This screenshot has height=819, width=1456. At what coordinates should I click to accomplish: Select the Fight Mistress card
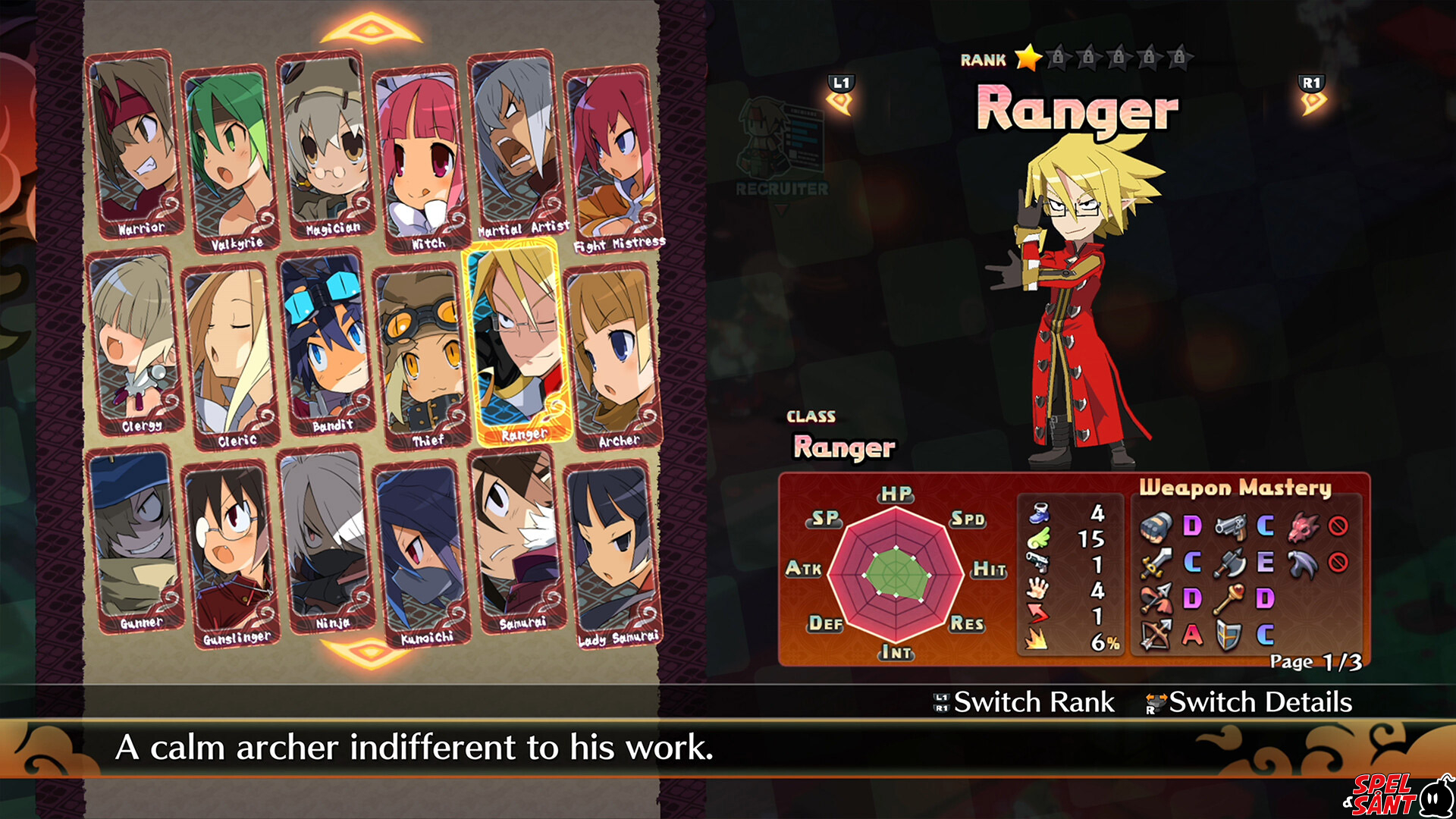(611, 159)
